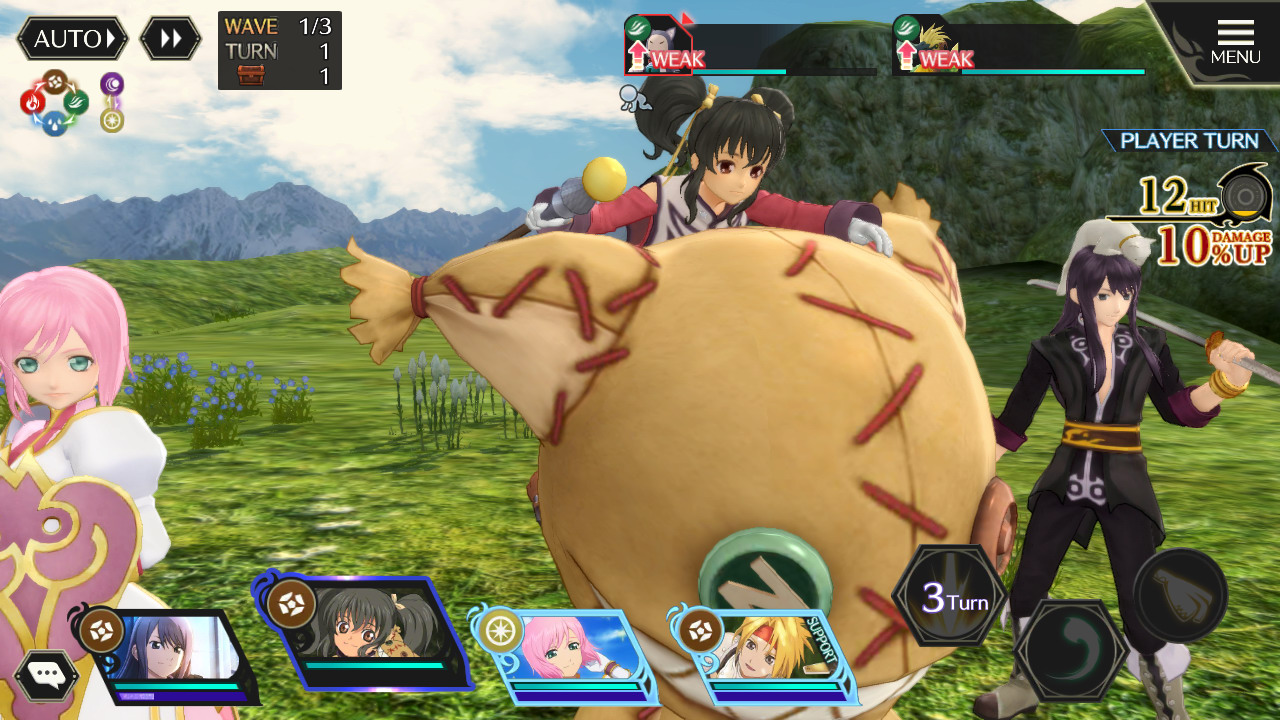The width and height of the screenshot is (1280, 720).
Task: Toggle the AUTO battle button
Action: [x=72, y=39]
